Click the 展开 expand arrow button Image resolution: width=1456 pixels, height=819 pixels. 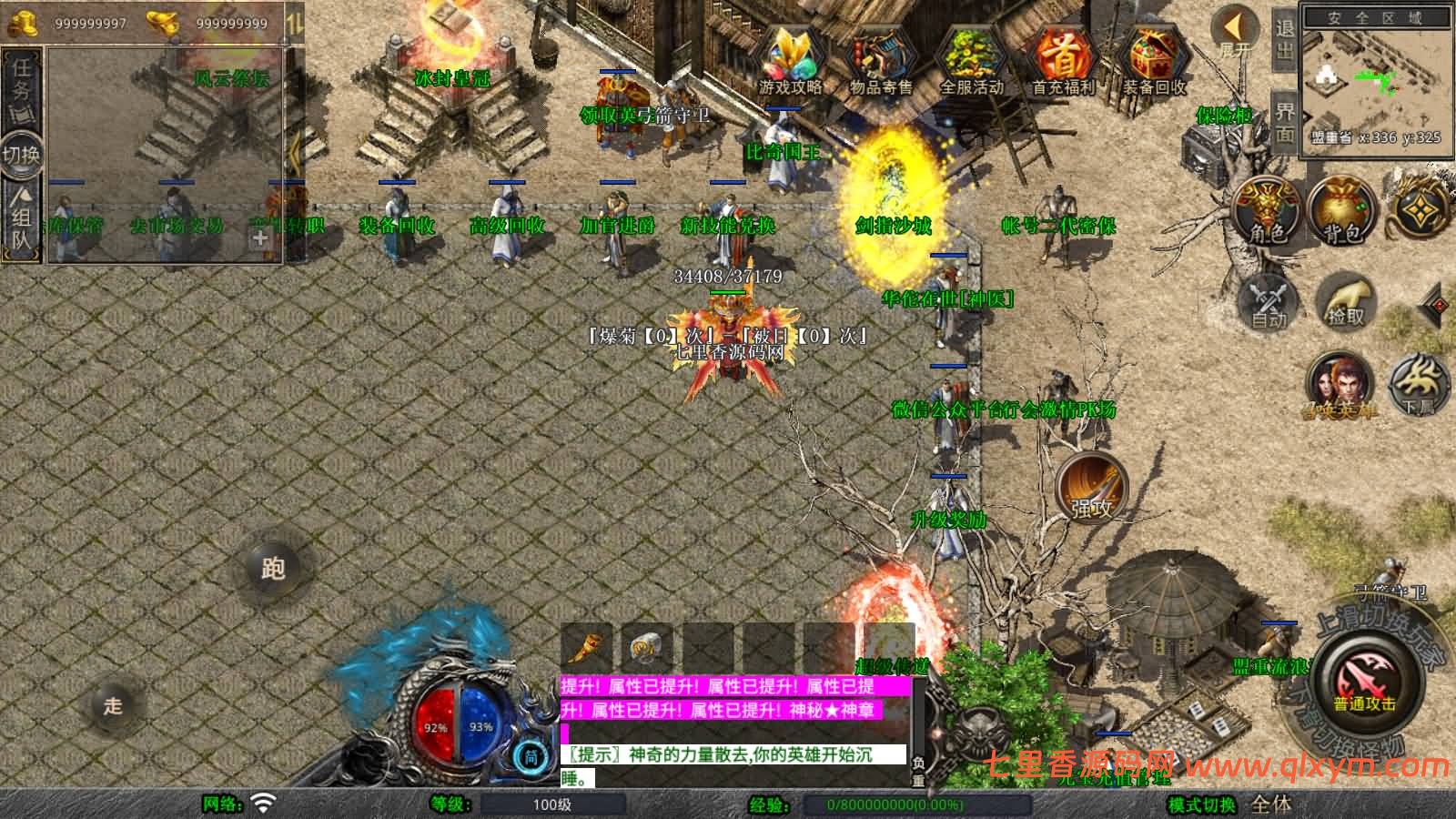(x=1236, y=31)
